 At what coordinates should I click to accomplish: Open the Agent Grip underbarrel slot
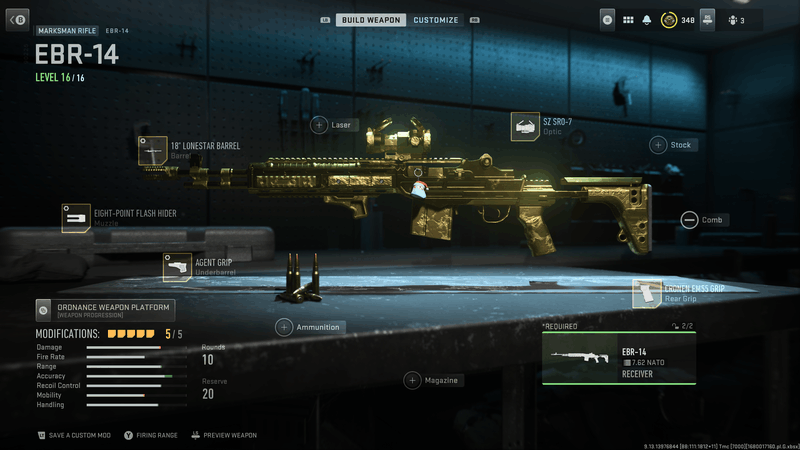177,267
